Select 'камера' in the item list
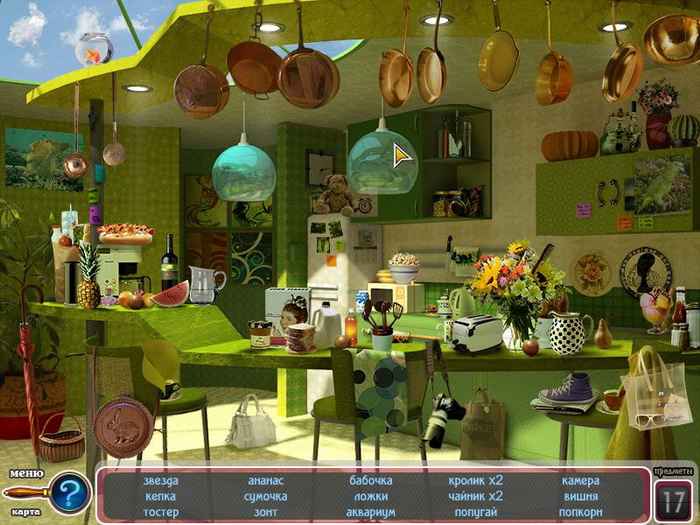The image size is (700, 525). click(x=580, y=480)
